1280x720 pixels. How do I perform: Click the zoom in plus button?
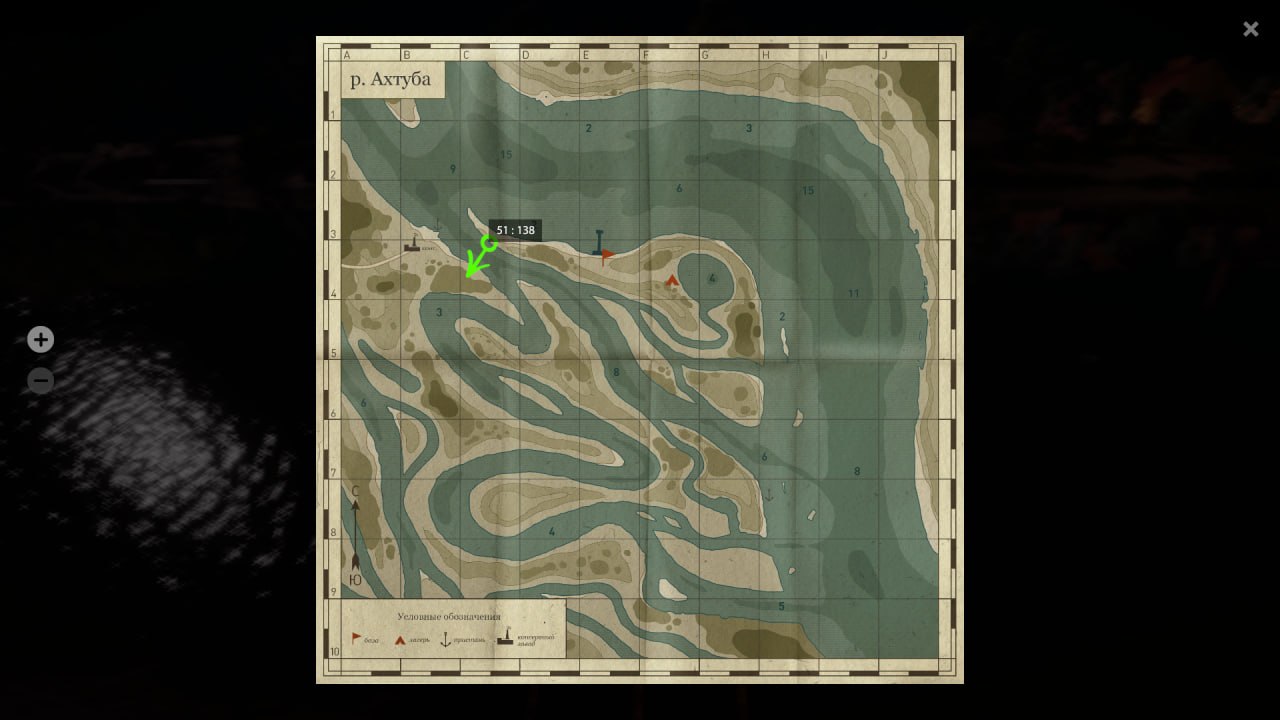click(40, 340)
